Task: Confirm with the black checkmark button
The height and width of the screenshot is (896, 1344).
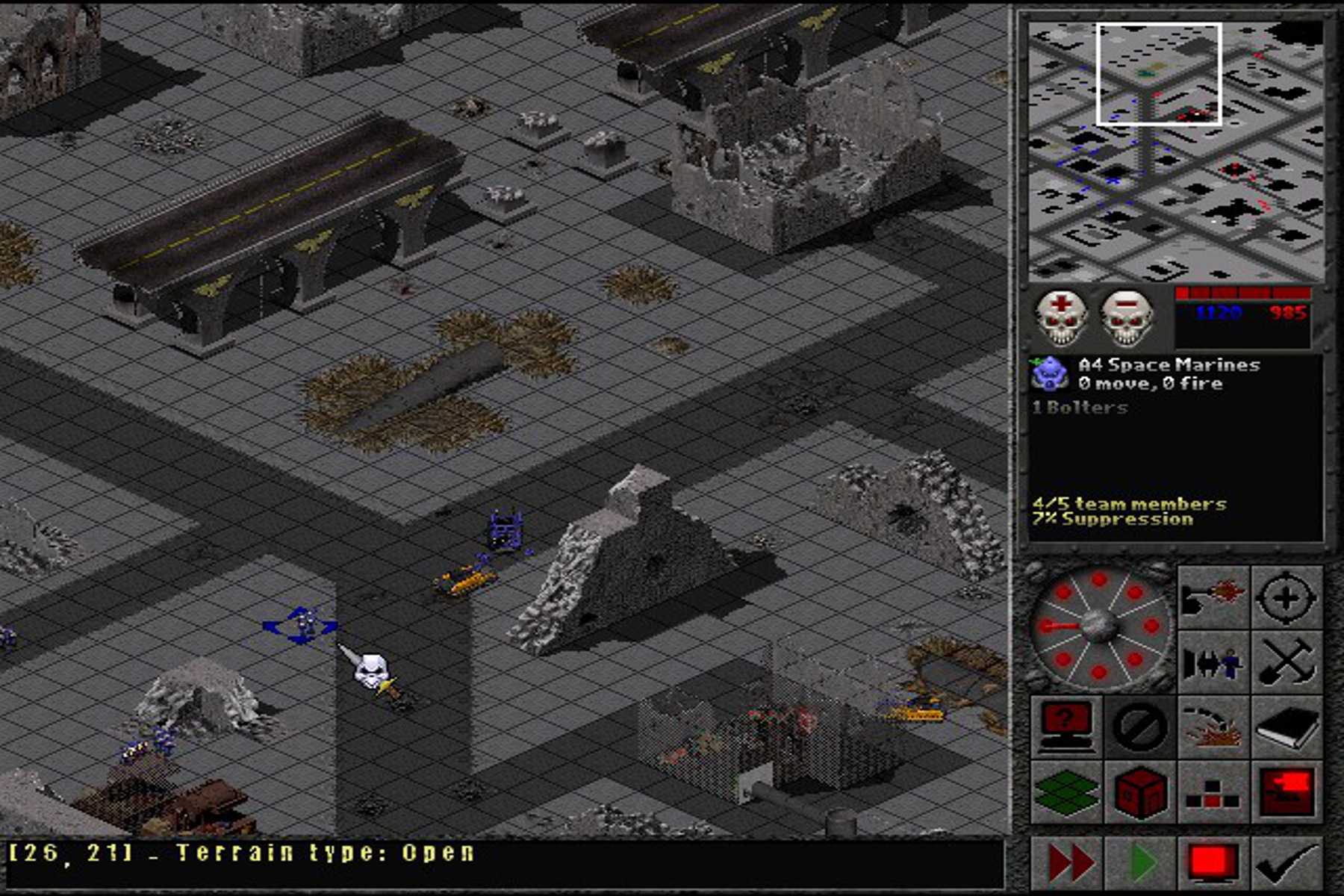Action: pyautogui.click(x=1286, y=863)
